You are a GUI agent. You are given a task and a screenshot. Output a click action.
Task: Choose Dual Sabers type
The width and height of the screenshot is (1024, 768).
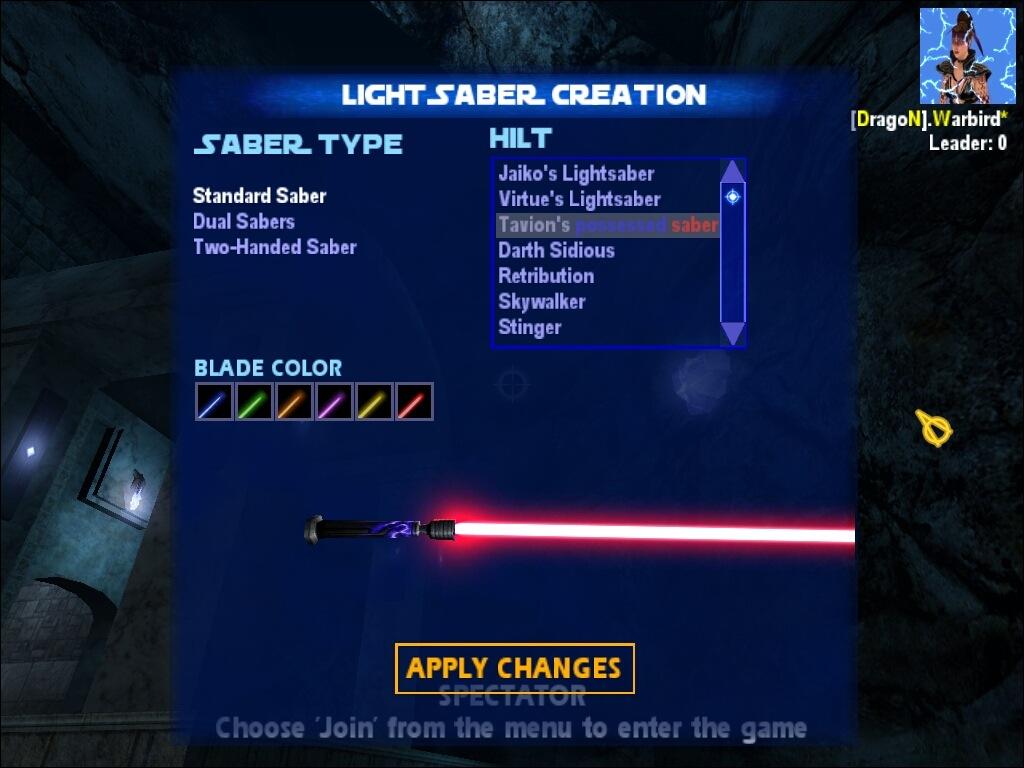point(243,221)
